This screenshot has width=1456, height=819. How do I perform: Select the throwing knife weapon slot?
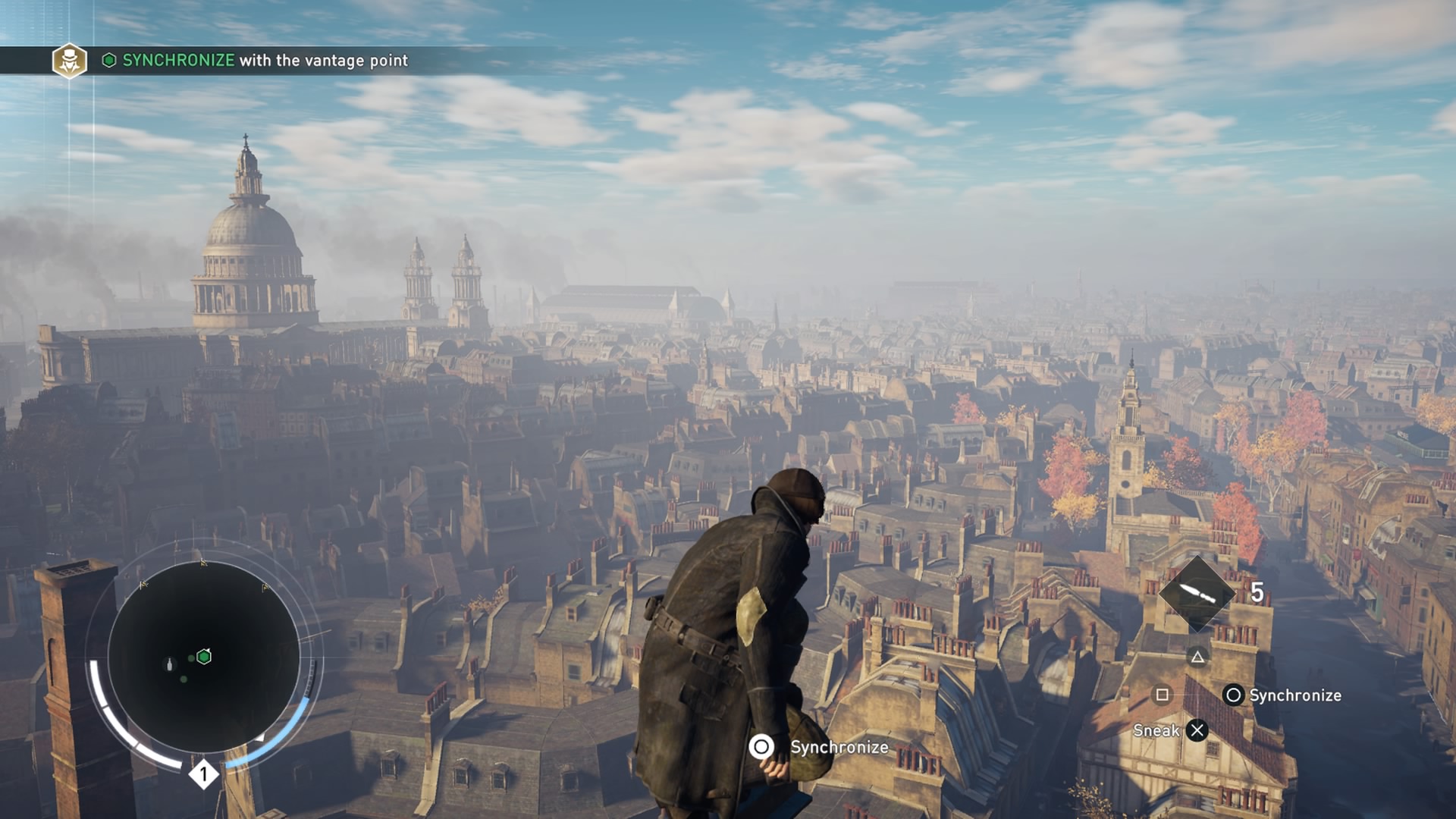pos(1197,592)
